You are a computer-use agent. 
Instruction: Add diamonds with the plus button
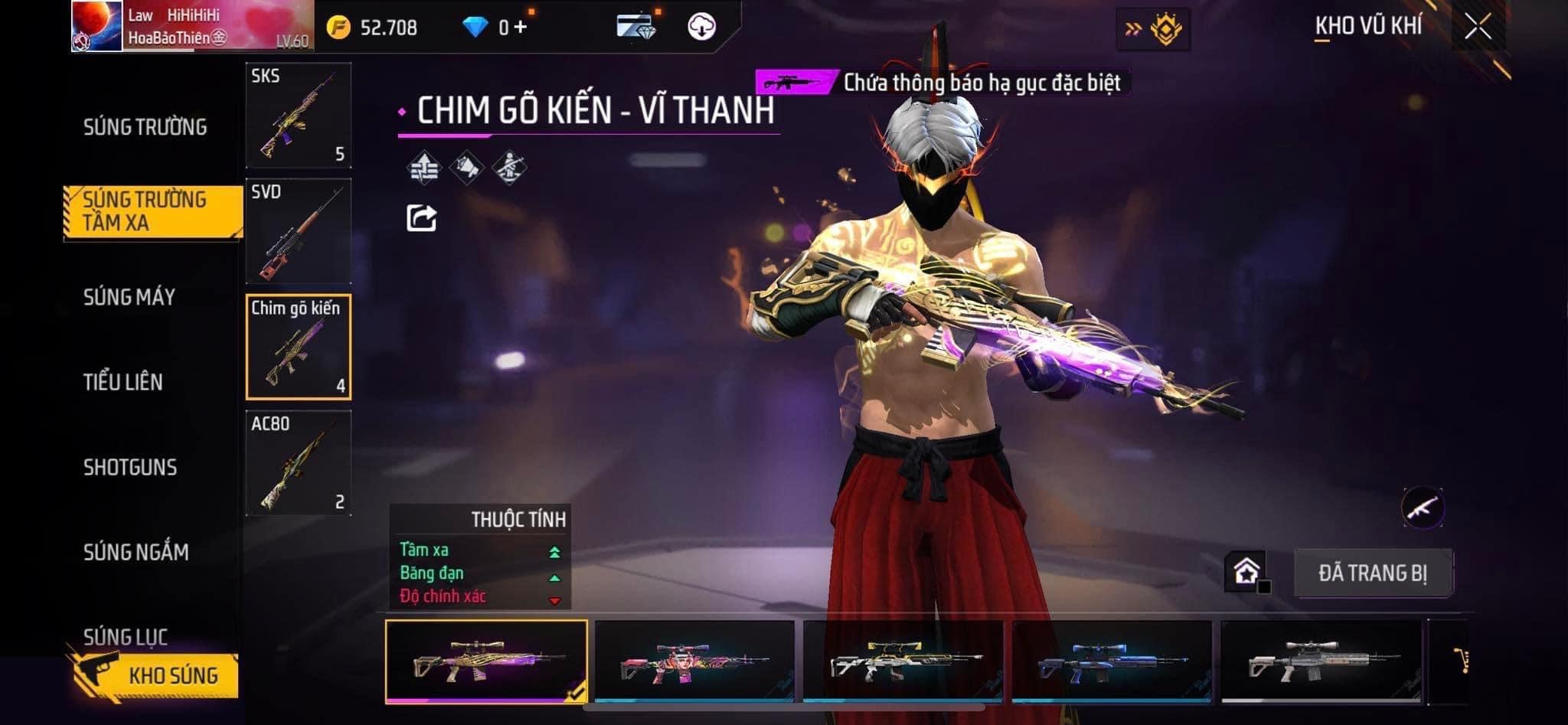point(521,27)
